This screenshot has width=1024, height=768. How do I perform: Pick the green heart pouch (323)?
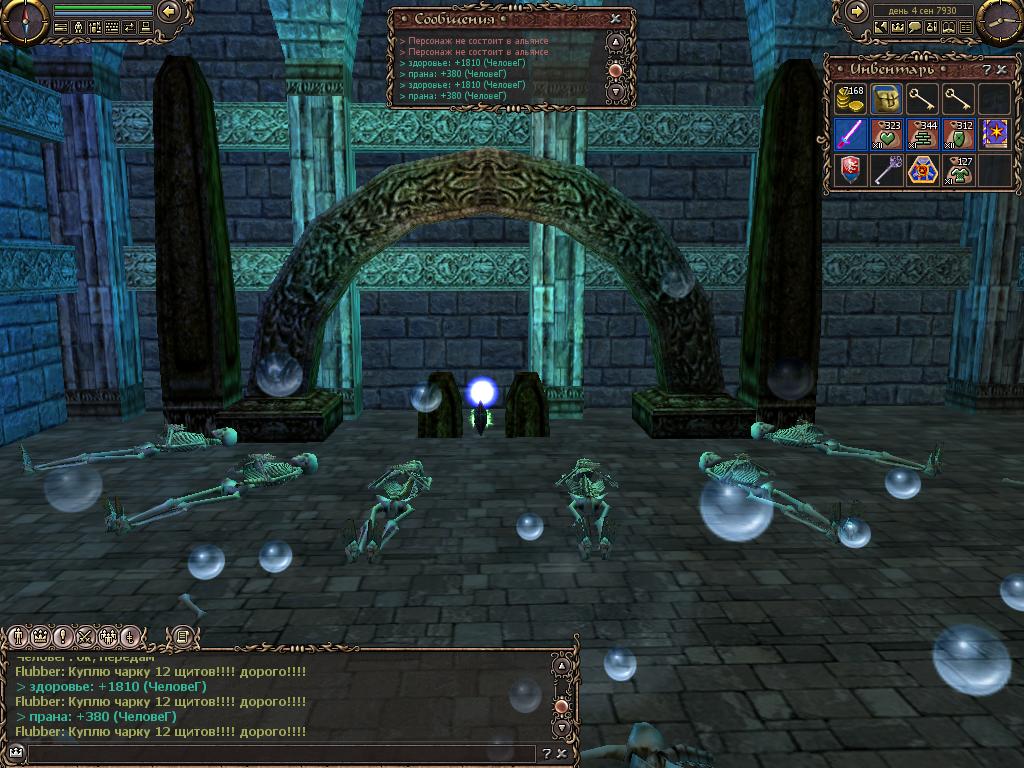886,133
